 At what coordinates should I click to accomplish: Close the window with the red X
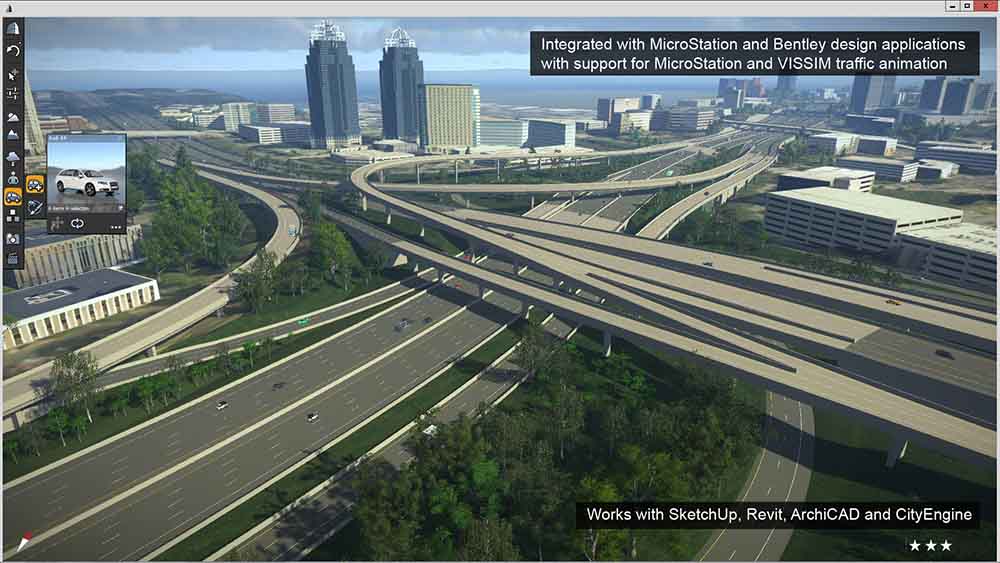[x=986, y=7]
